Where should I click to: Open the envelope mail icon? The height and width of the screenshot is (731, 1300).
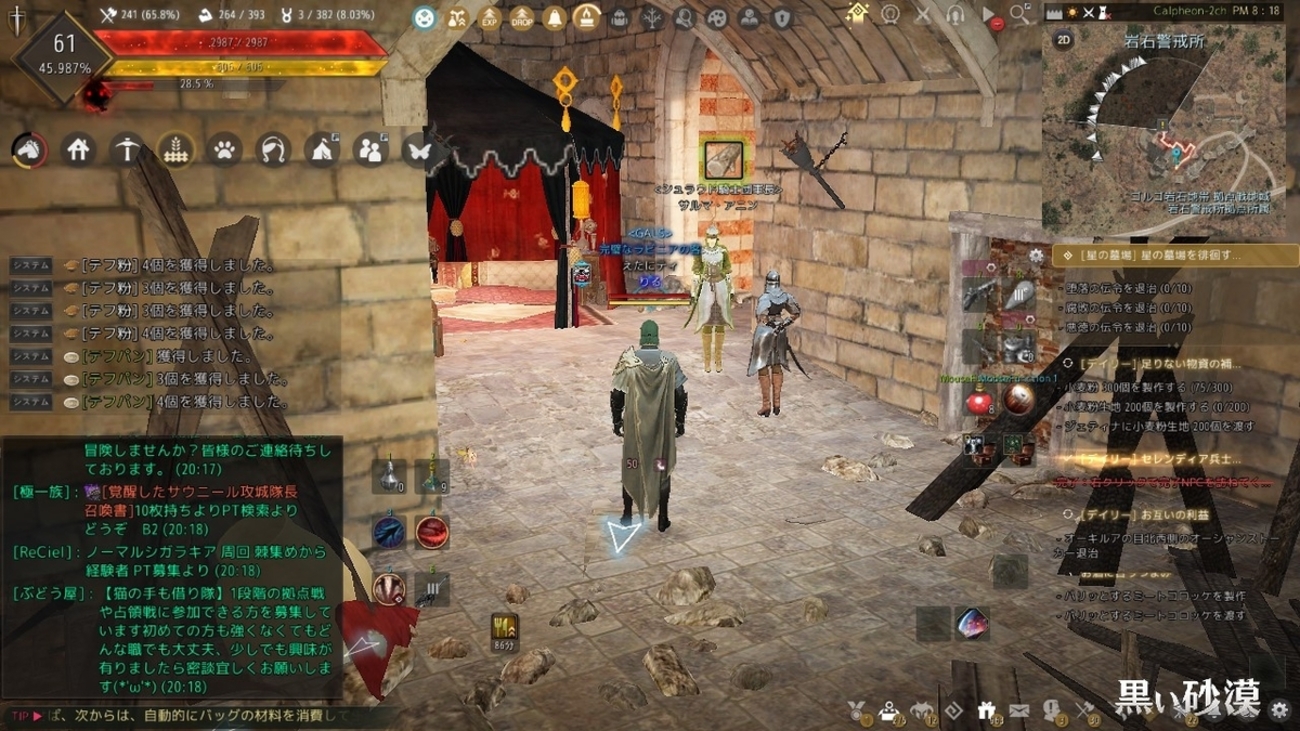coord(1019,711)
